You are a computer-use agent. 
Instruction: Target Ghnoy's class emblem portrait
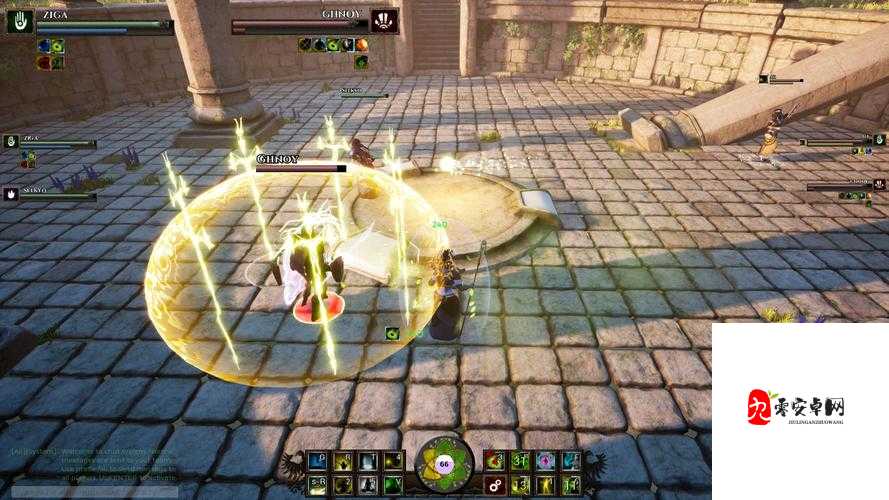pos(384,20)
